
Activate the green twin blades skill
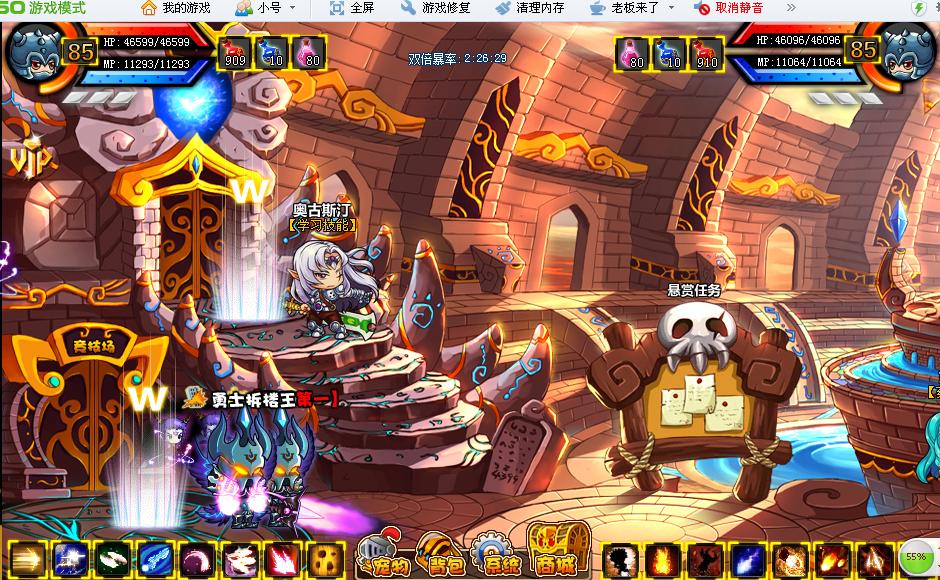(111, 559)
